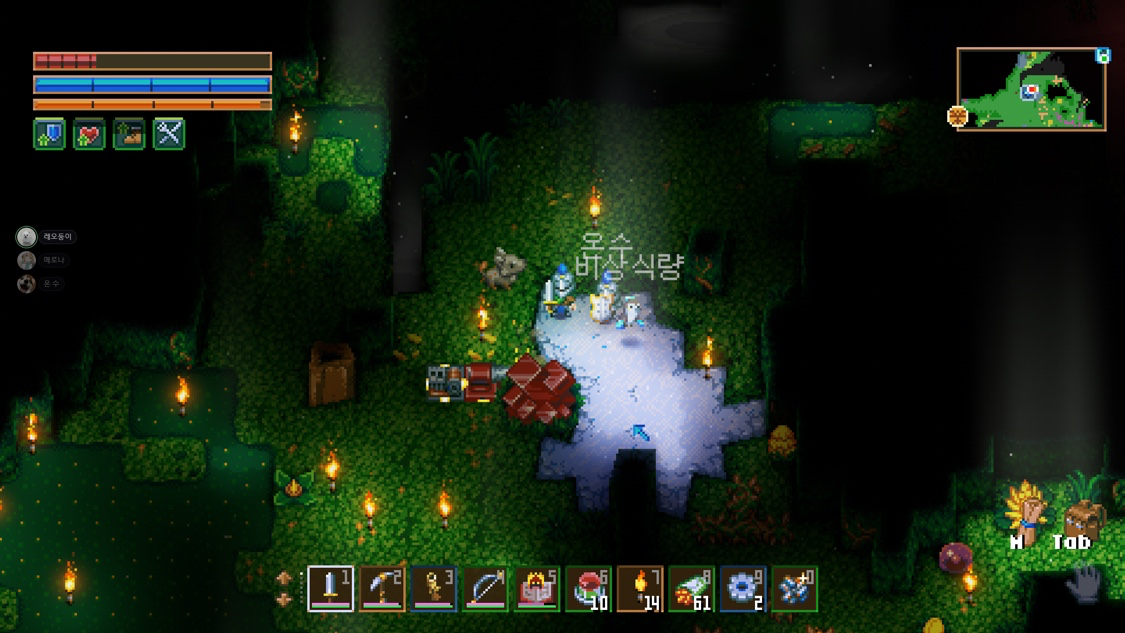Select the red book item in slot 5
This screenshot has width=1125, height=633.
click(x=537, y=589)
